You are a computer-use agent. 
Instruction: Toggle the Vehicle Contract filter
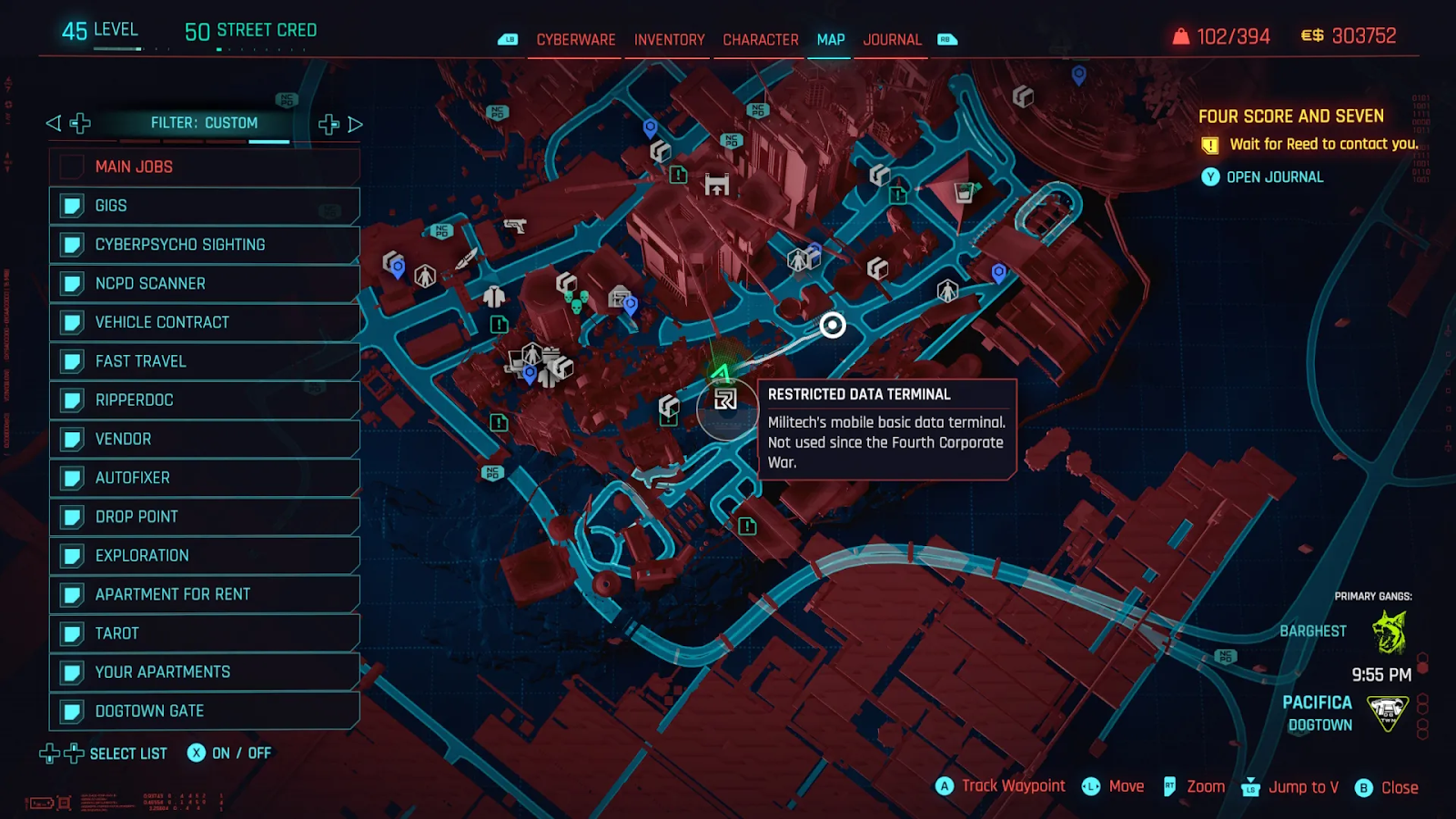(205, 322)
